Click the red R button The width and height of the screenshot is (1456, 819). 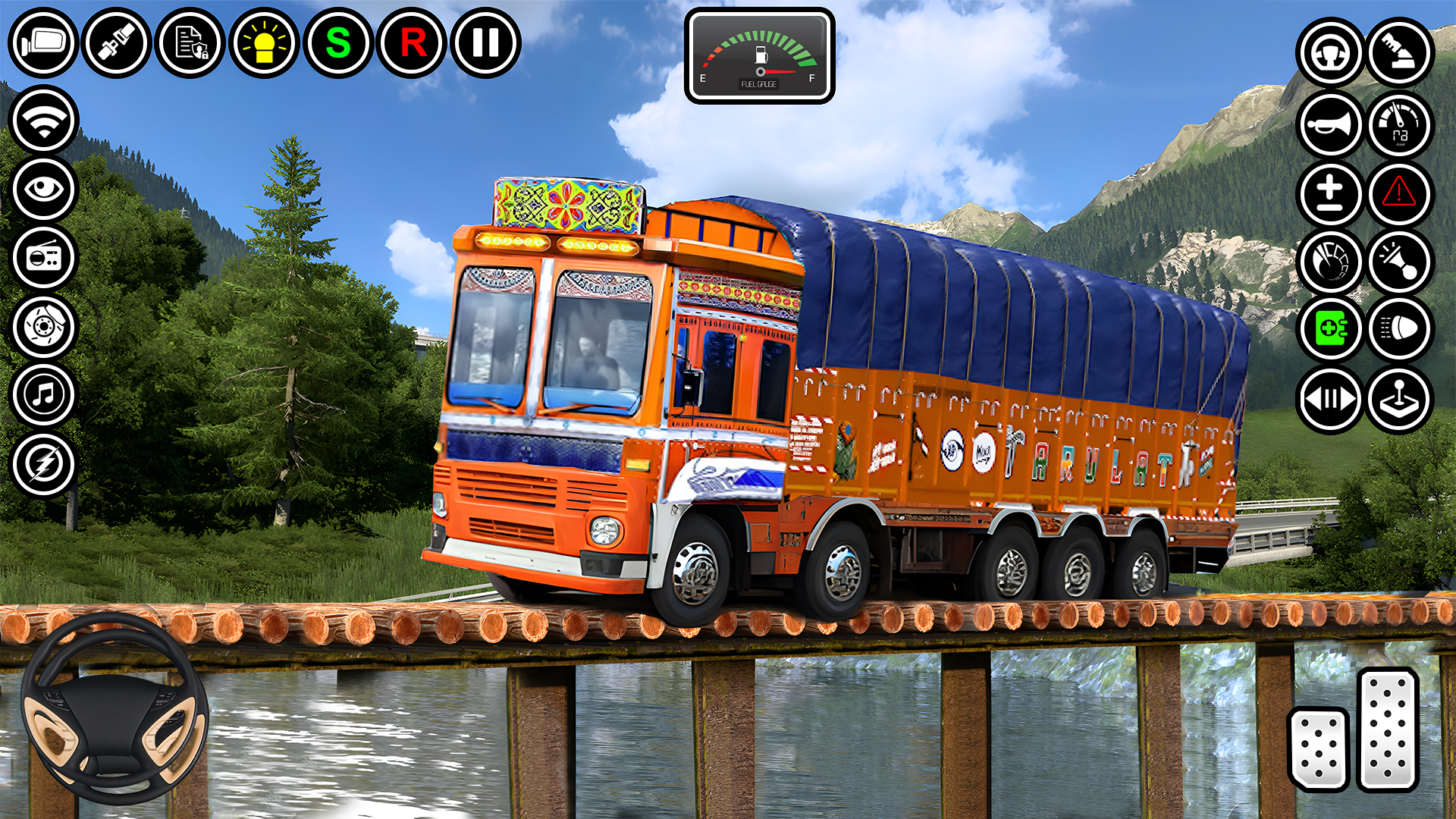tap(412, 42)
